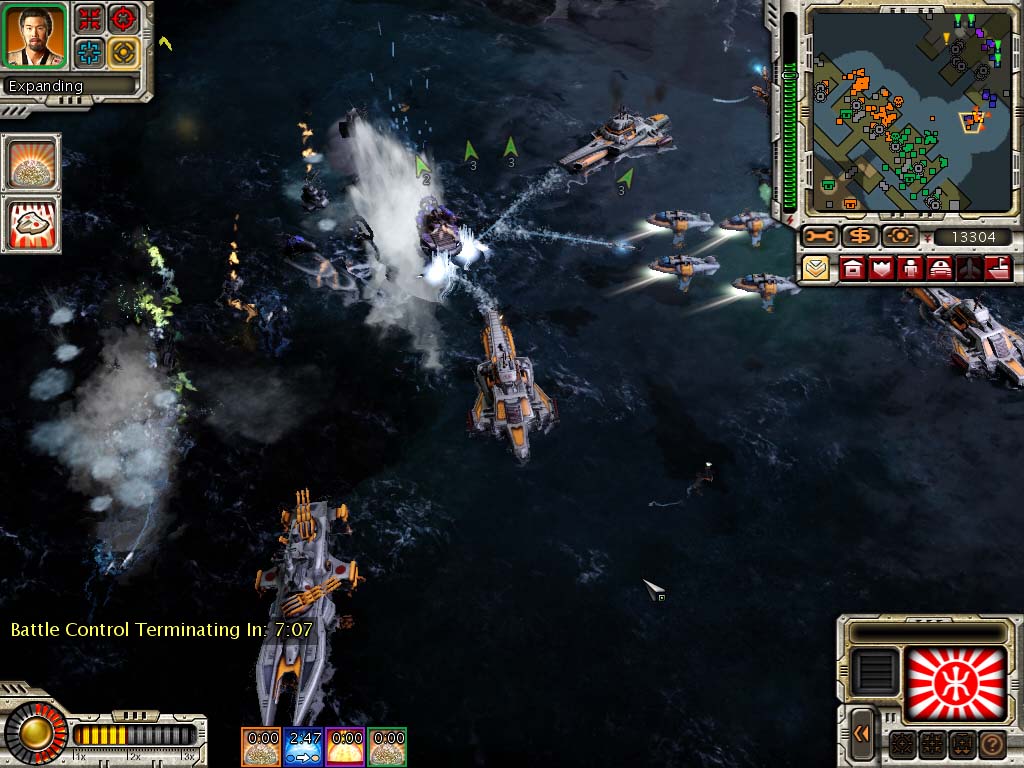This screenshot has width=1024, height=768.
Task: Select the blue crosshair co-commander order
Action: pos(91,52)
